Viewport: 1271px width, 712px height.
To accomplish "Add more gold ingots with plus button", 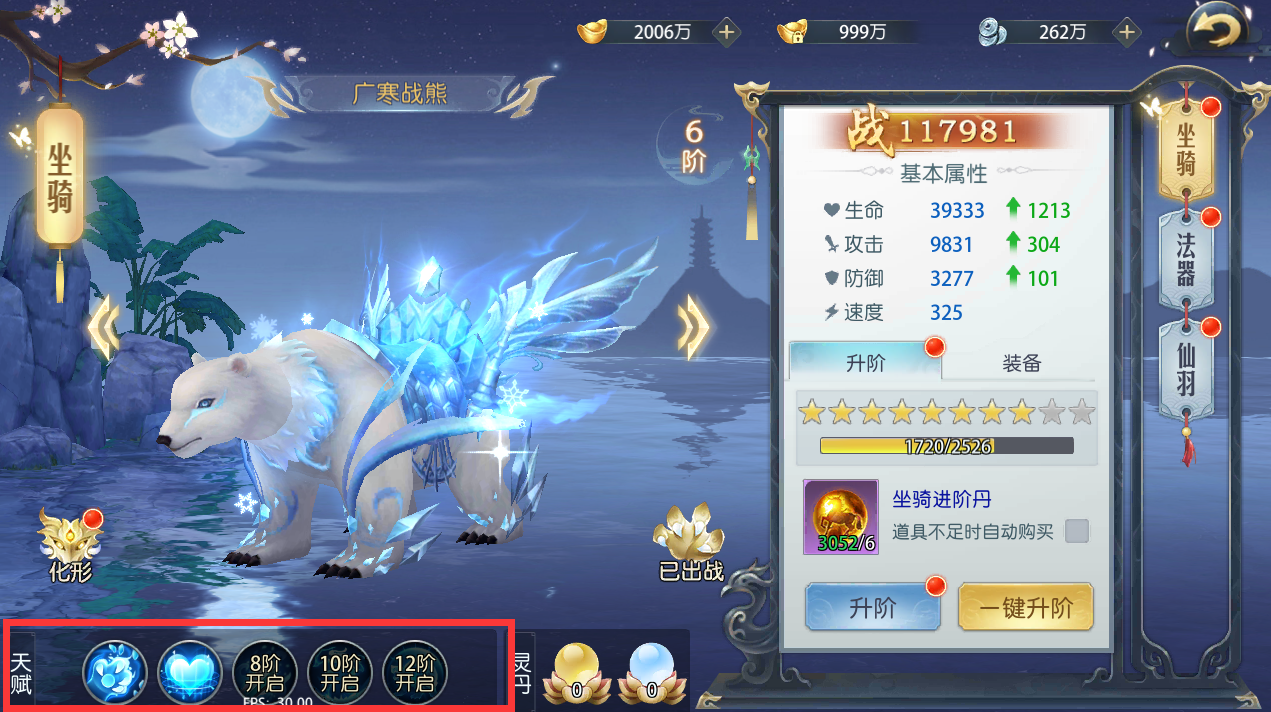I will (727, 32).
